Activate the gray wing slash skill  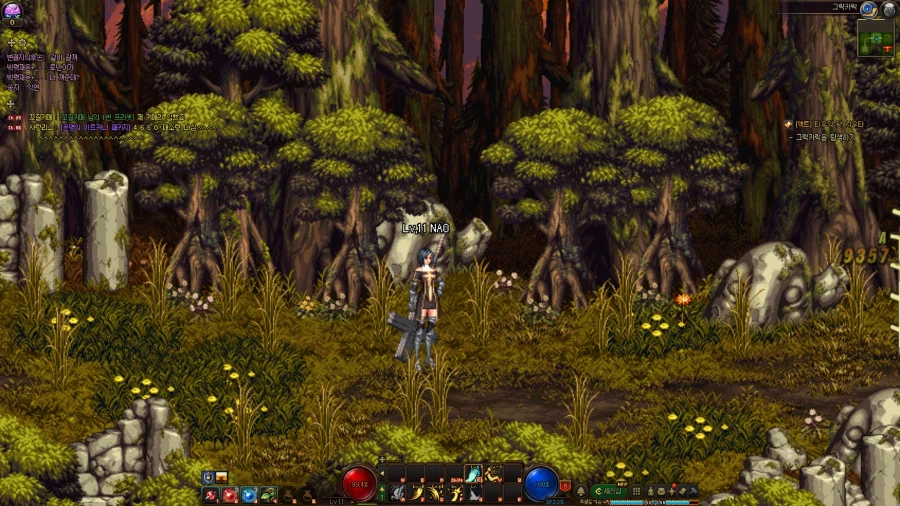474,493
